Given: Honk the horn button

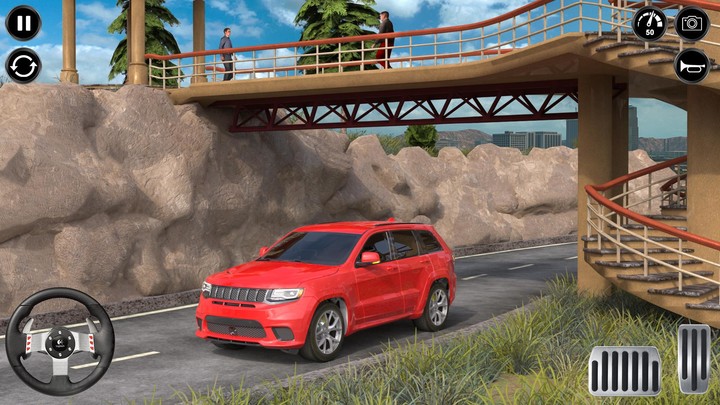Looking at the screenshot, I should [x=691, y=66].
